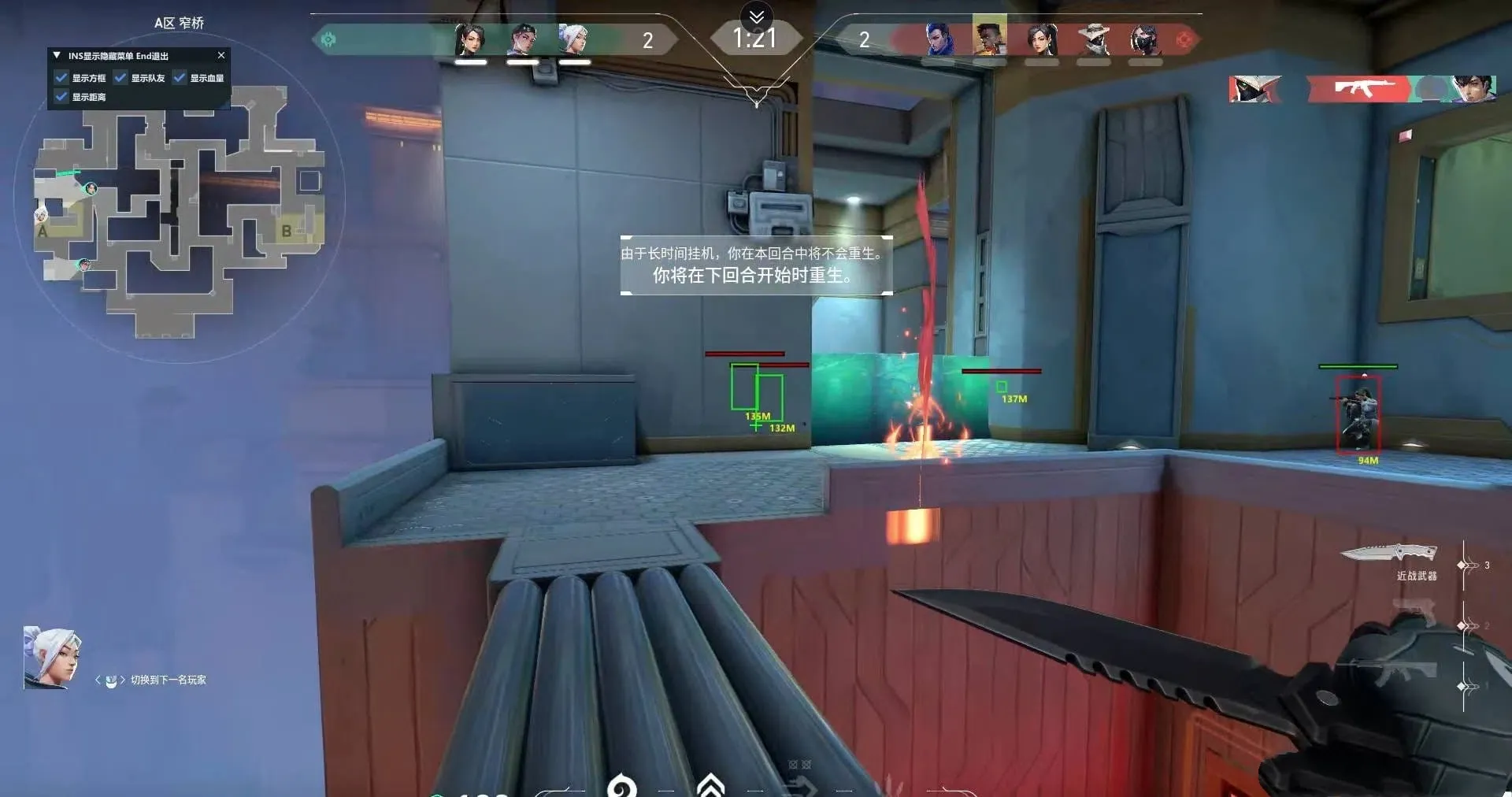The width and height of the screenshot is (1512, 797).
Task: Click the enemy health bar above the 94M player
Action: (1358, 365)
